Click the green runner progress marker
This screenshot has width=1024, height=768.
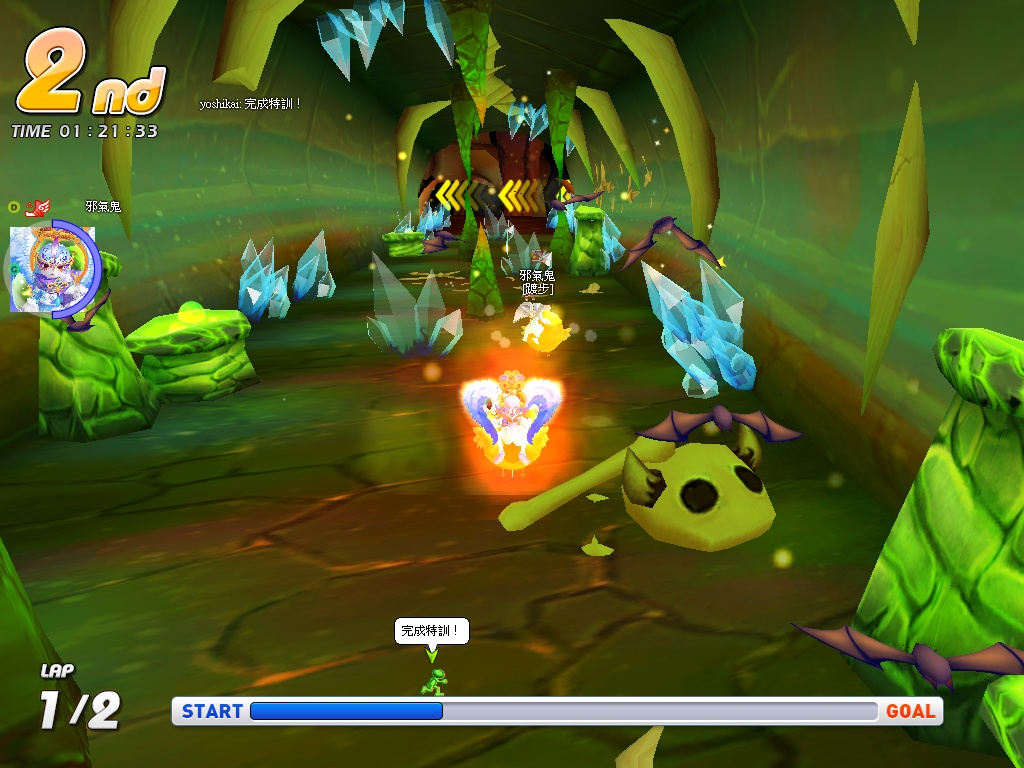[432, 682]
